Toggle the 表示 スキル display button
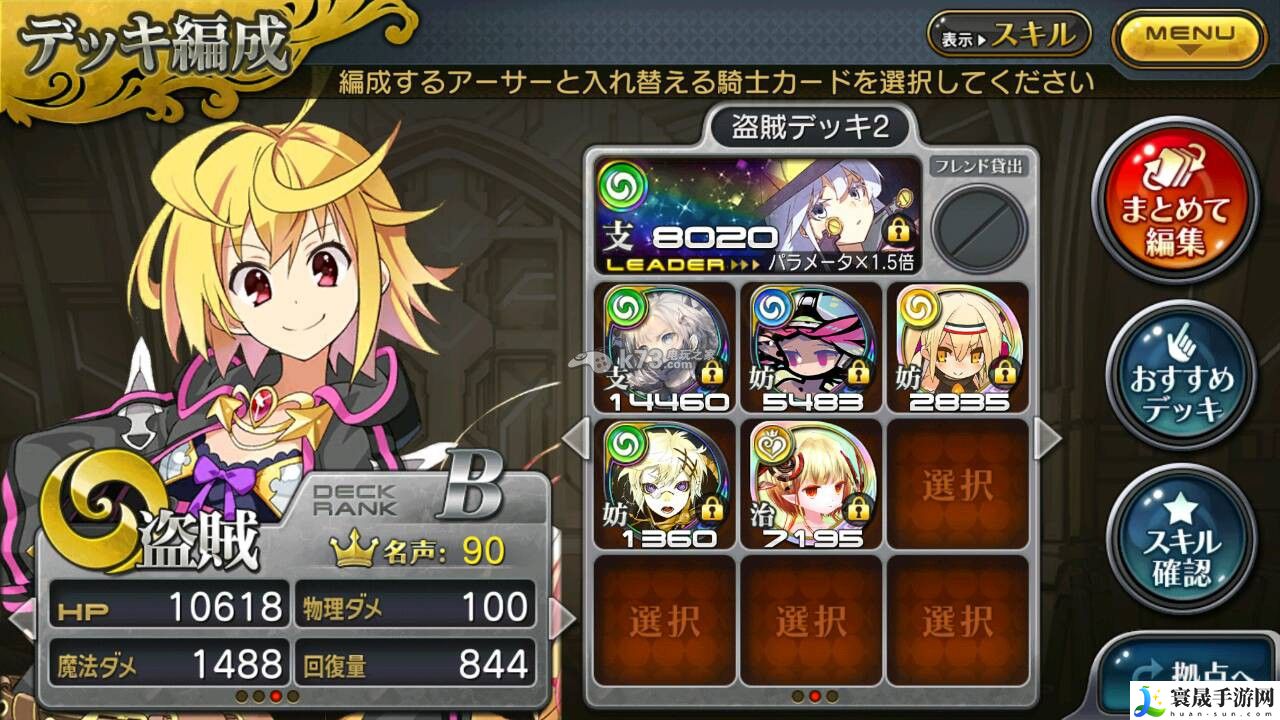Image resolution: width=1280 pixels, height=720 pixels. coord(1009,36)
